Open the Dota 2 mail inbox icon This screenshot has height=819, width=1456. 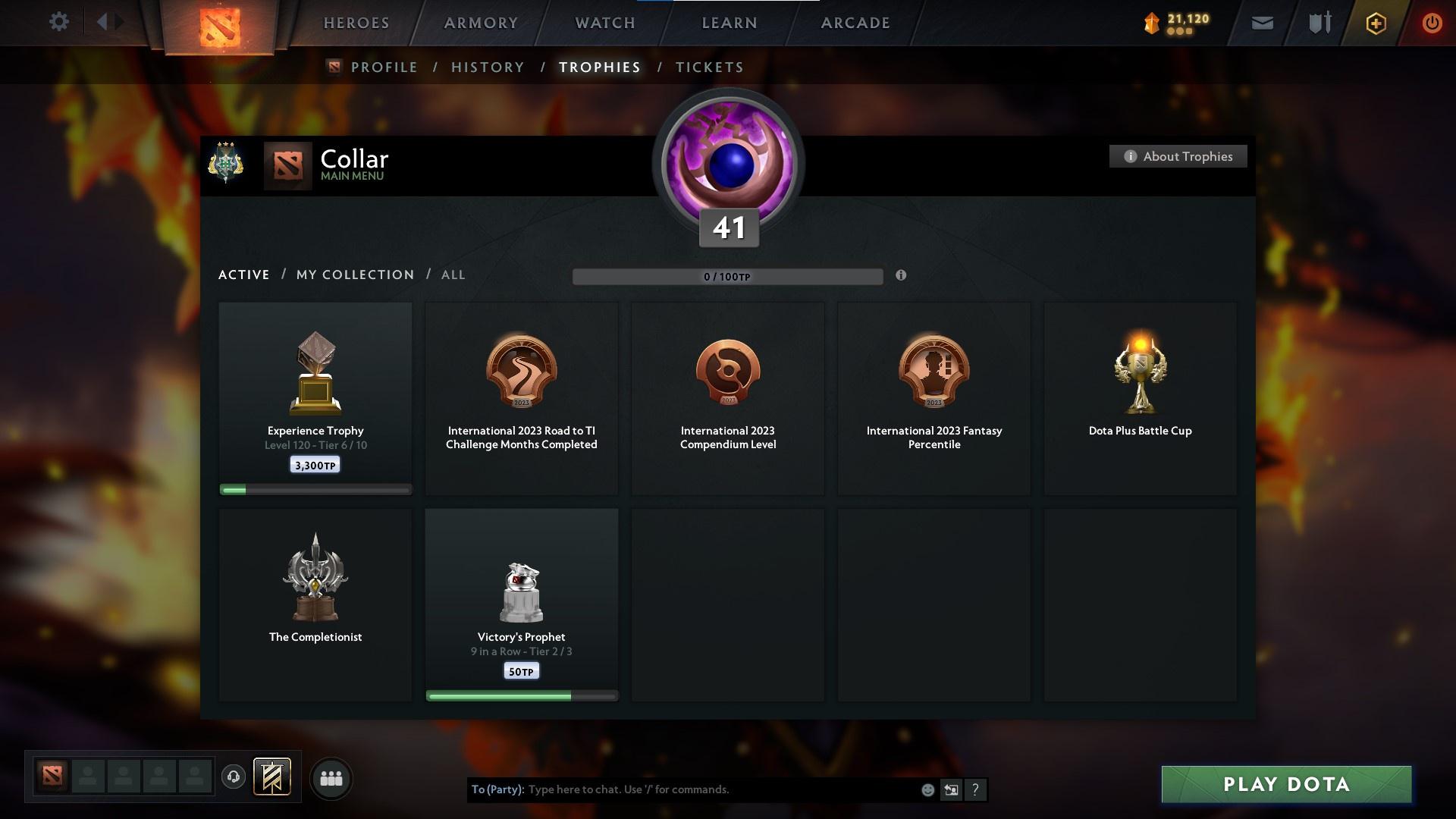tap(1261, 23)
